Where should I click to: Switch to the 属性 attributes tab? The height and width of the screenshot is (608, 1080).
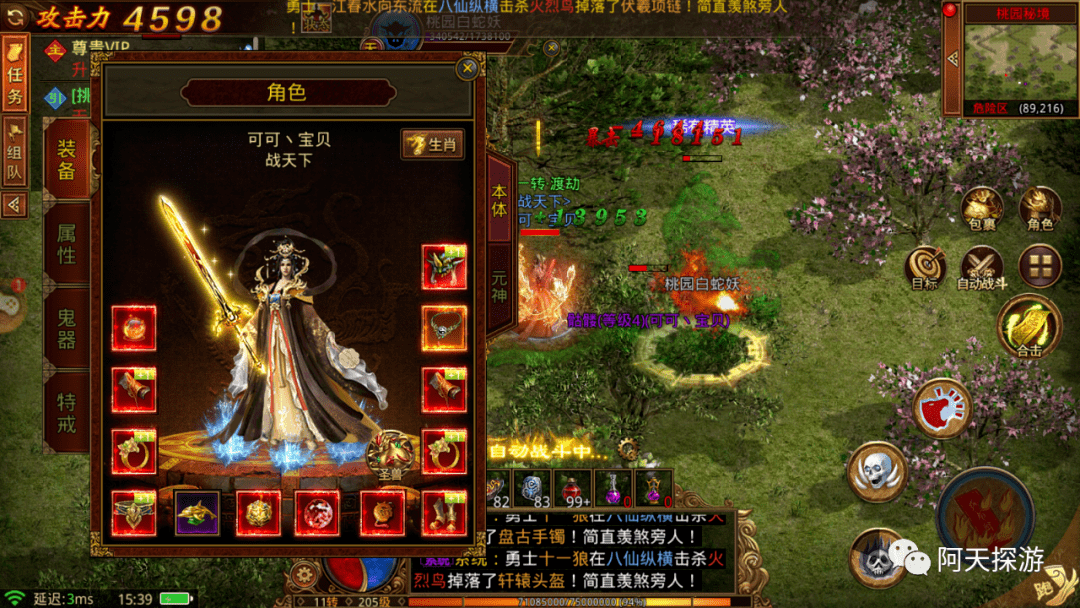click(x=67, y=244)
